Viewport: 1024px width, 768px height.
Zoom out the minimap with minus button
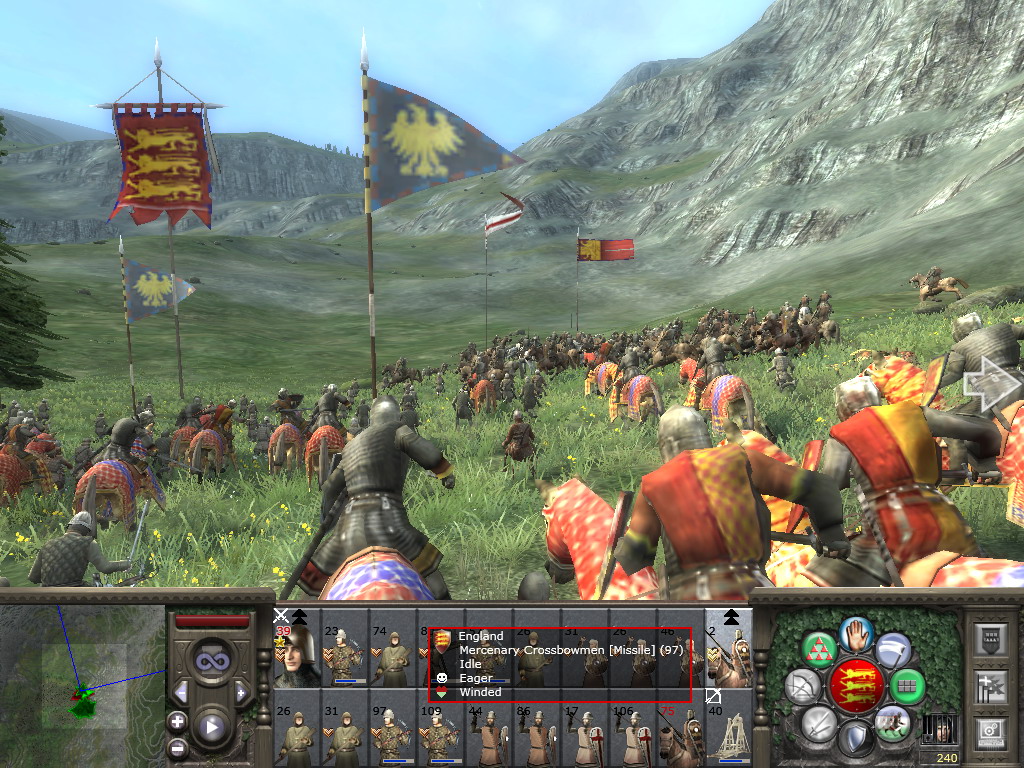click(177, 748)
